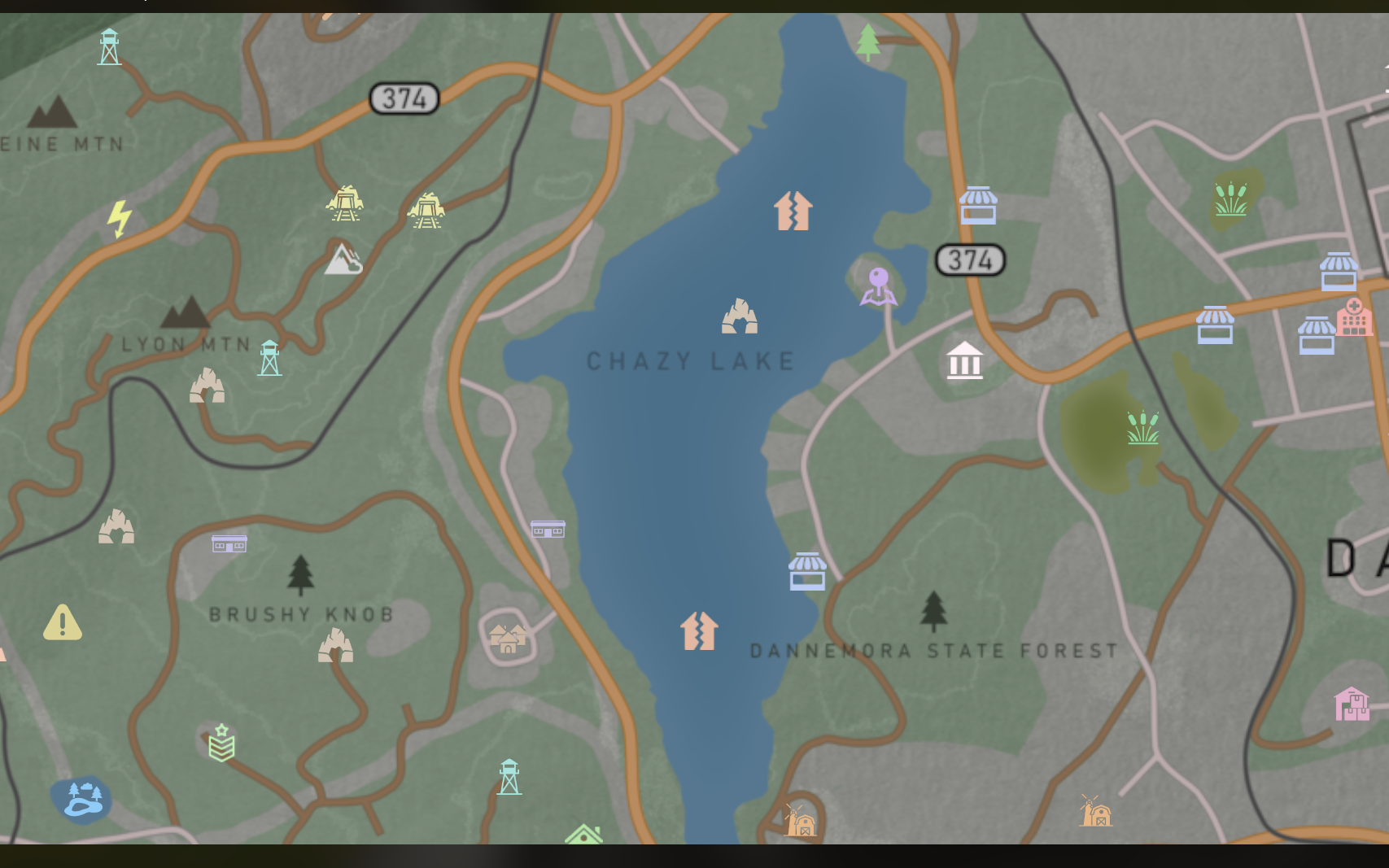Image resolution: width=1389 pixels, height=868 pixels.
Task: Click the red hospital marker
Action: click(x=1354, y=316)
